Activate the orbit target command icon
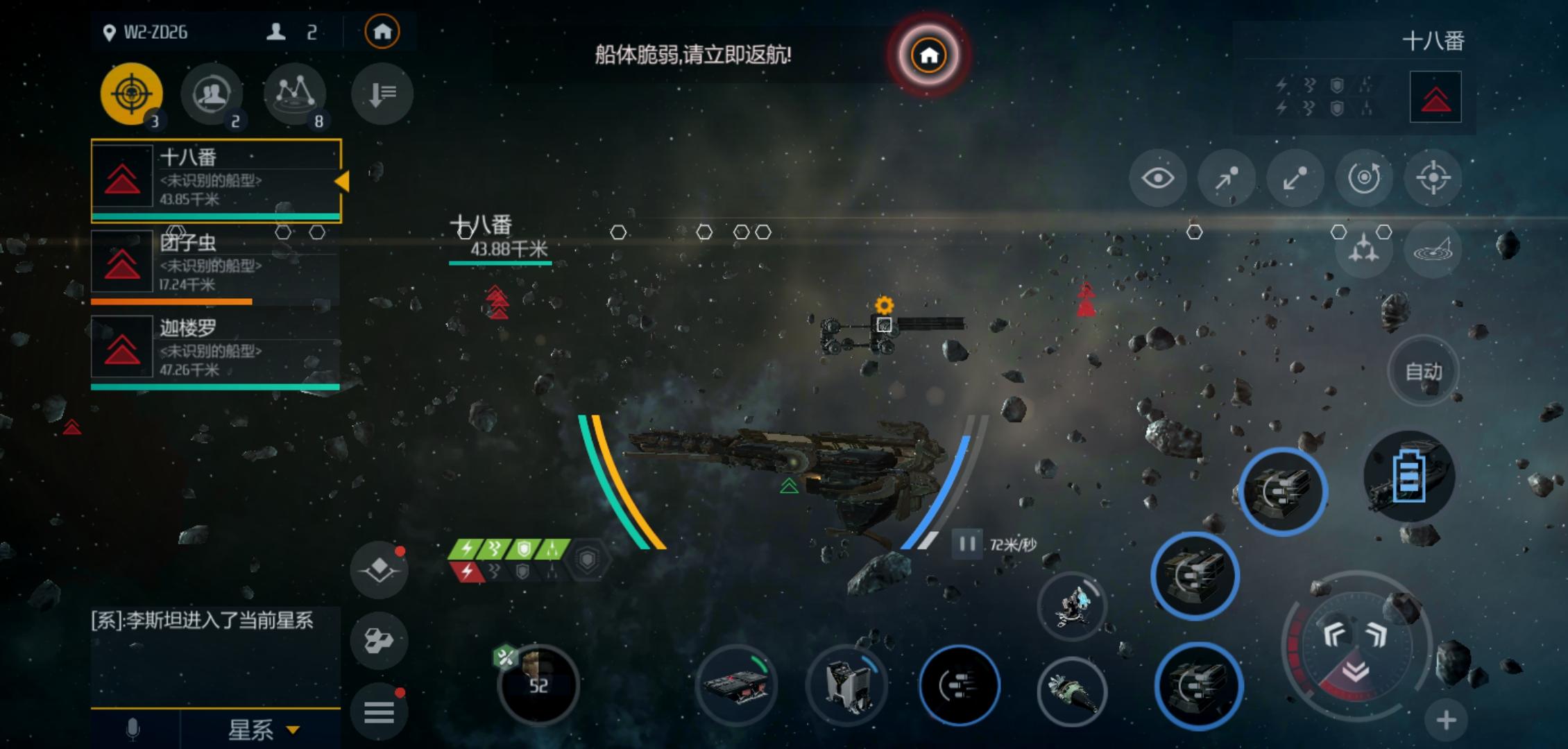 click(x=1363, y=178)
